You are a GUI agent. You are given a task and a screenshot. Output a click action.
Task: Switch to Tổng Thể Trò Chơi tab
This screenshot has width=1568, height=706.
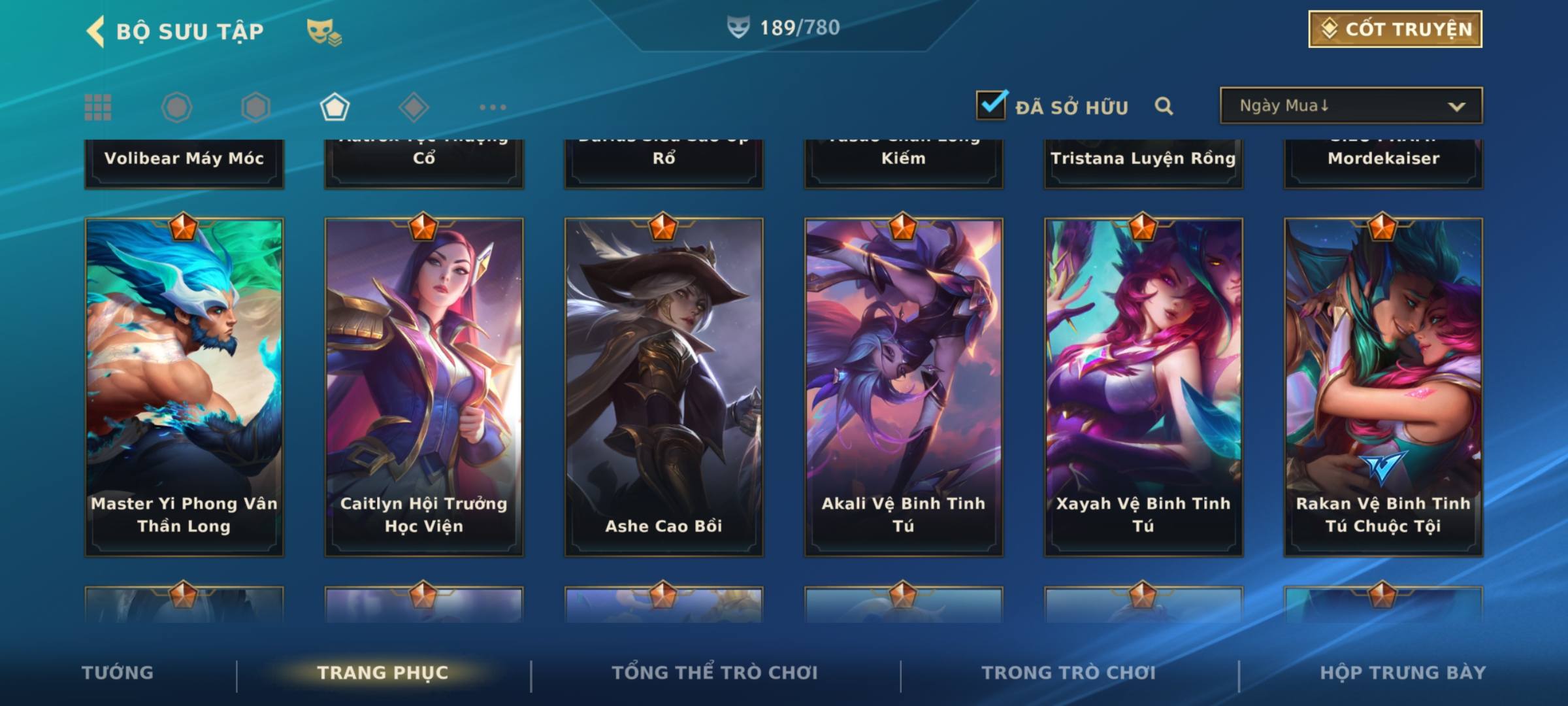[715, 673]
